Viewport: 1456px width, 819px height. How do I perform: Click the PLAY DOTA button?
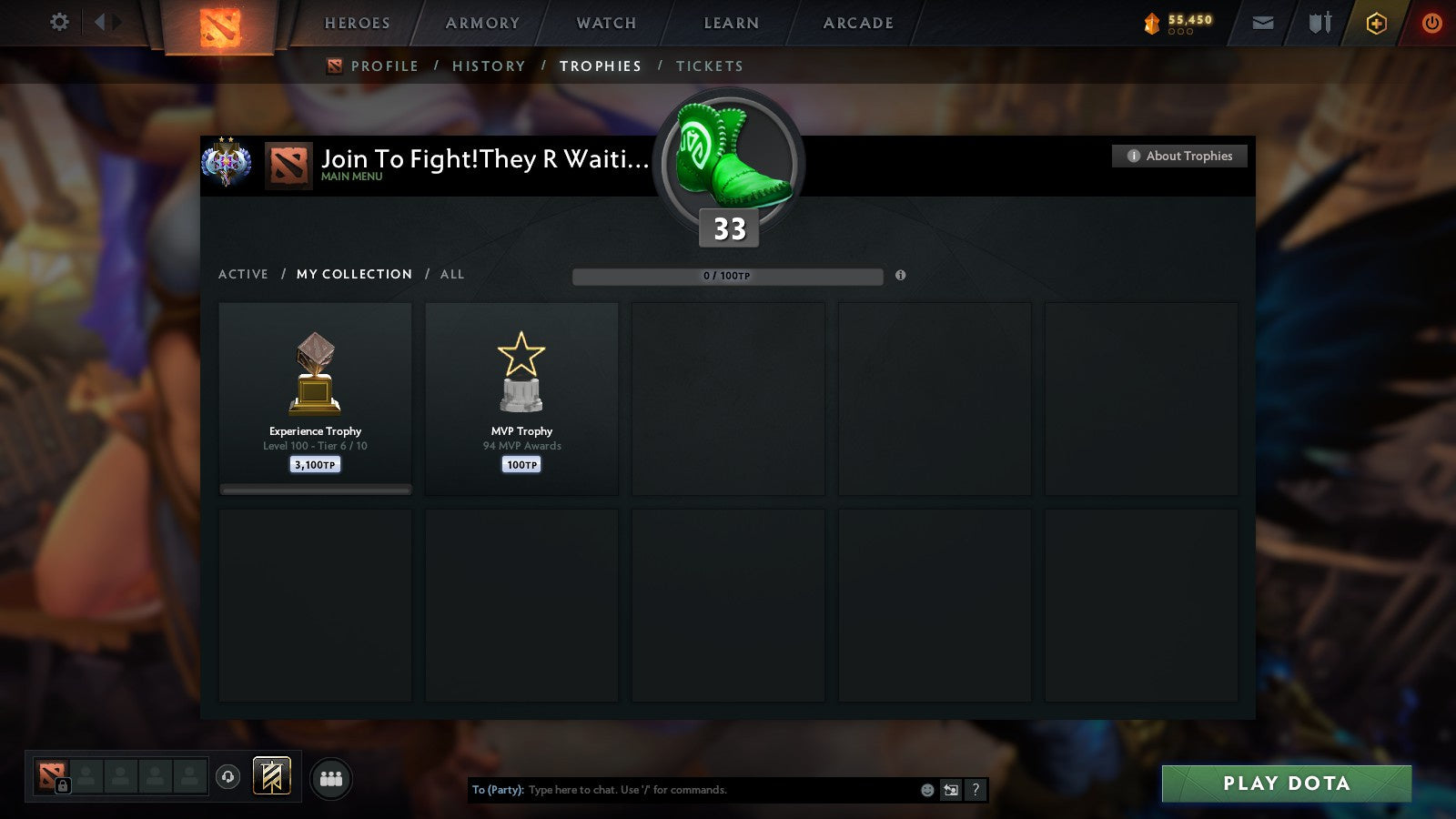(x=1285, y=783)
